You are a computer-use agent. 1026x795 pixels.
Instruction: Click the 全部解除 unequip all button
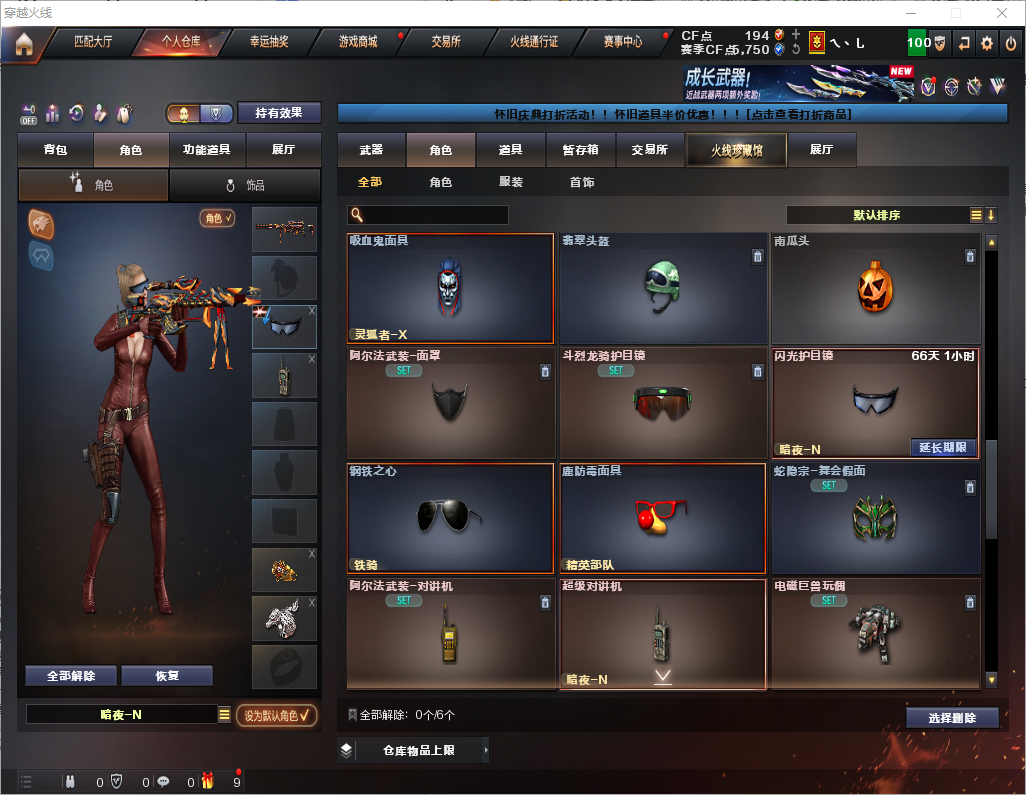(71, 676)
